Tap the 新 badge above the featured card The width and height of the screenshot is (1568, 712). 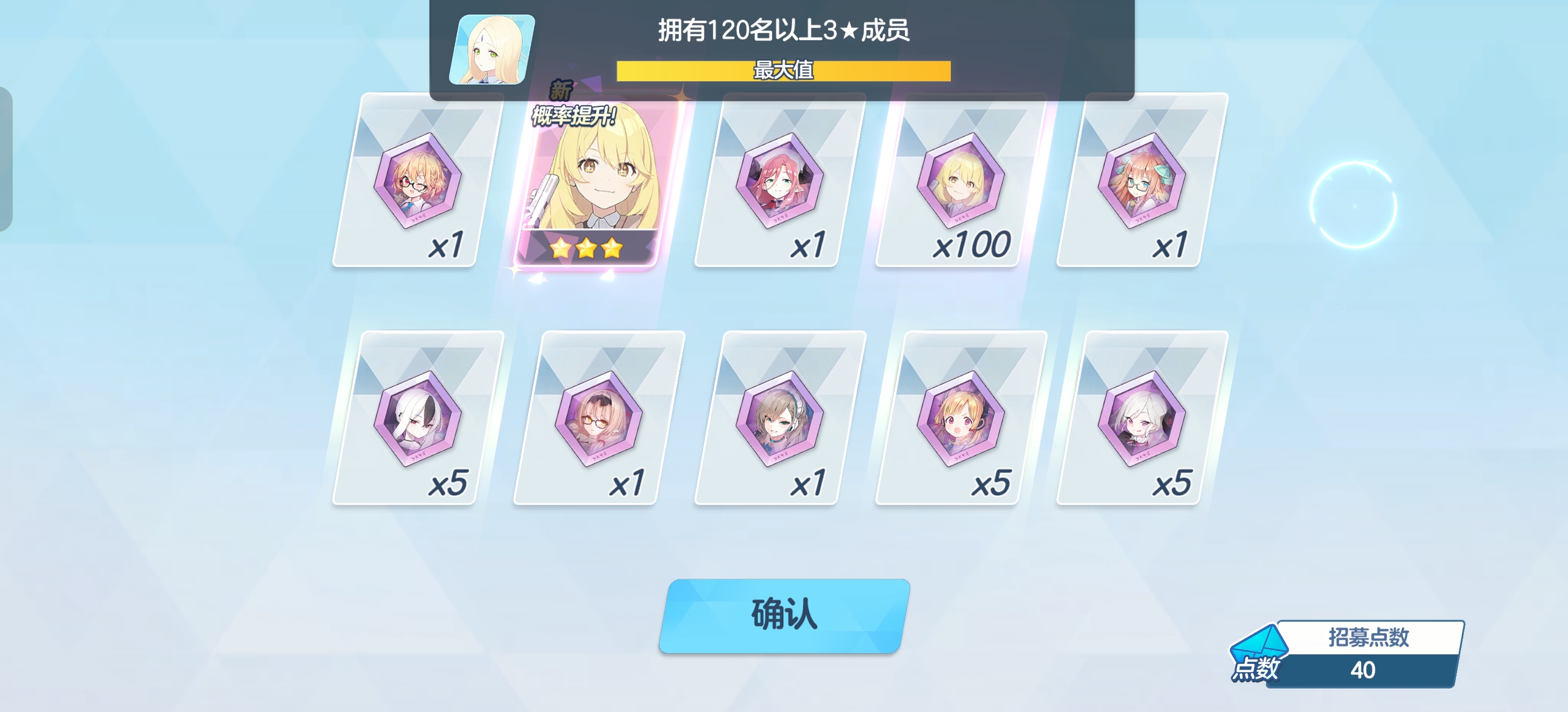click(x=561, y=91)
